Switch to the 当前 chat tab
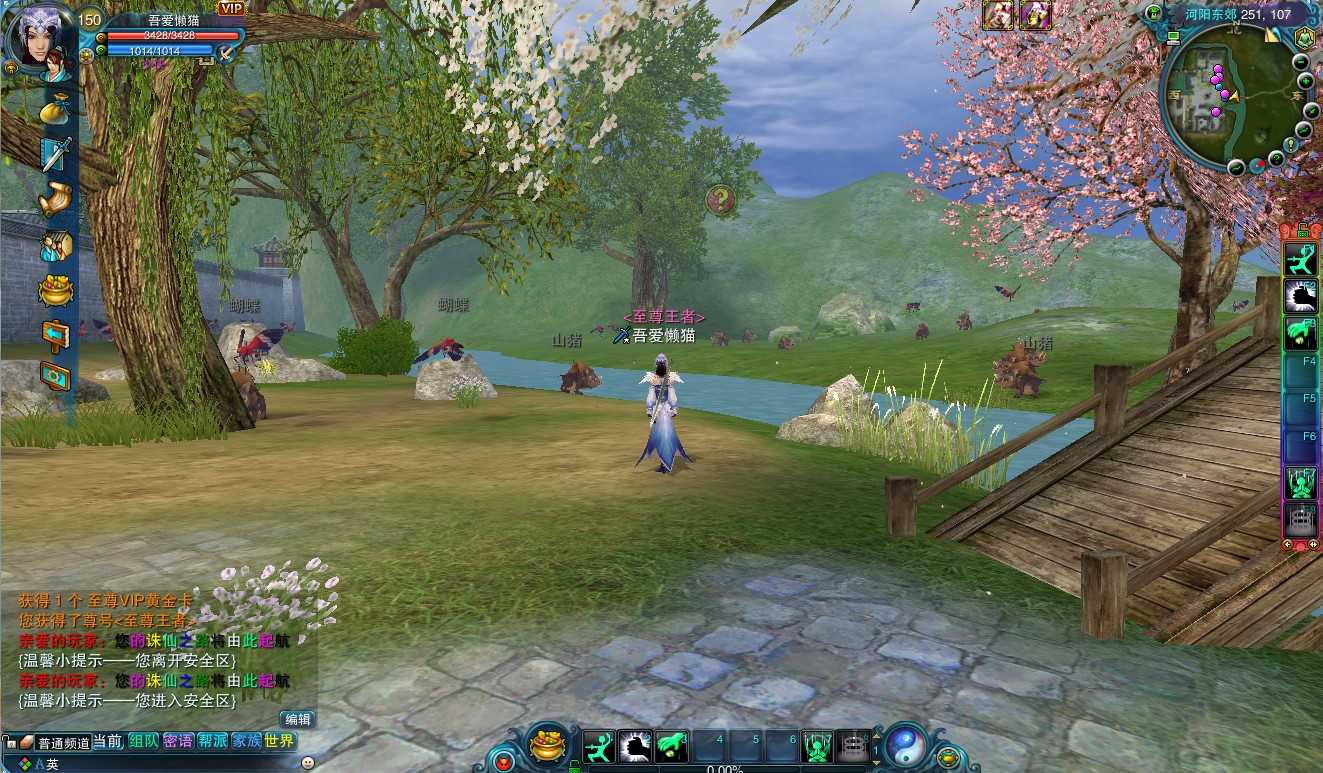This screenshot has height=773, width=1323. 109,741
